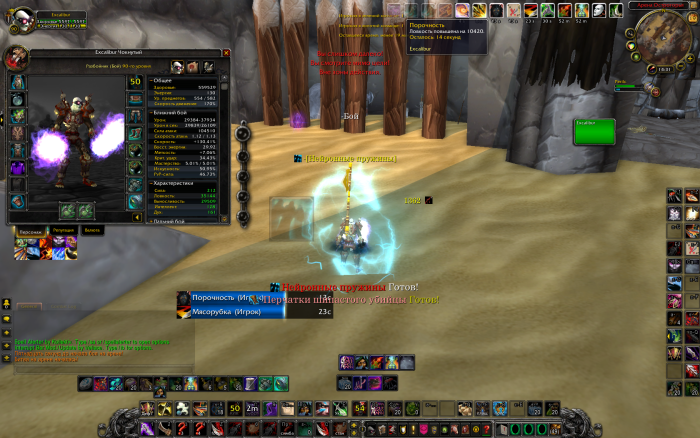700x438 pixels.
Task: Collapse the Общее stats section
Action: [x=151, y=80]
